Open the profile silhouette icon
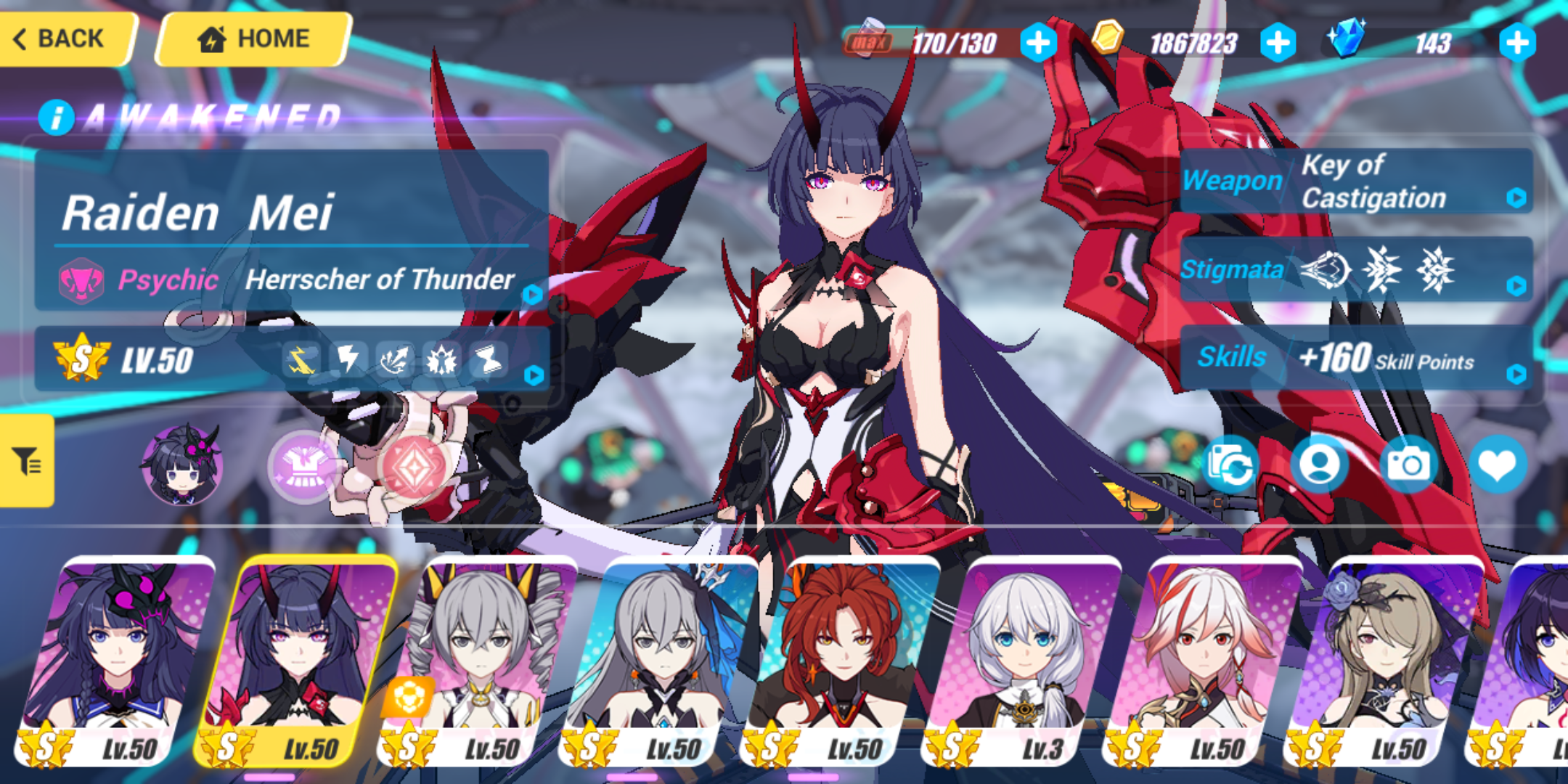 point(1320,465)
